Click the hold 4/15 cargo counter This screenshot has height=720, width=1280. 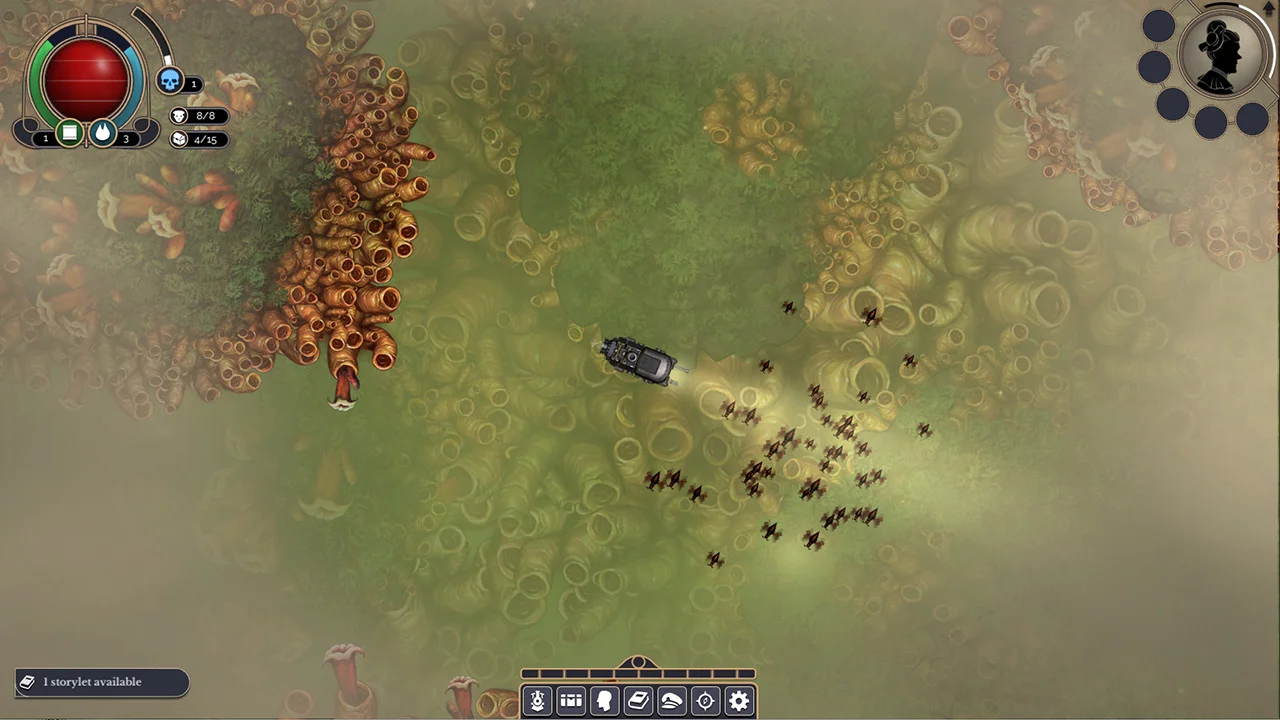(x=179, y=139)
